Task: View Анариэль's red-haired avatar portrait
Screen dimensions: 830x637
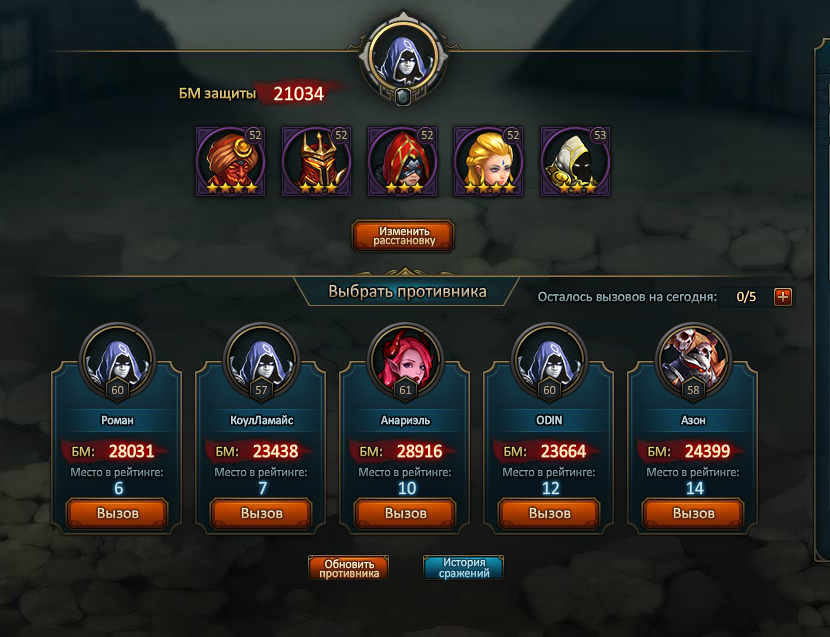Action: pyautogui.click(x=405, y=359)
